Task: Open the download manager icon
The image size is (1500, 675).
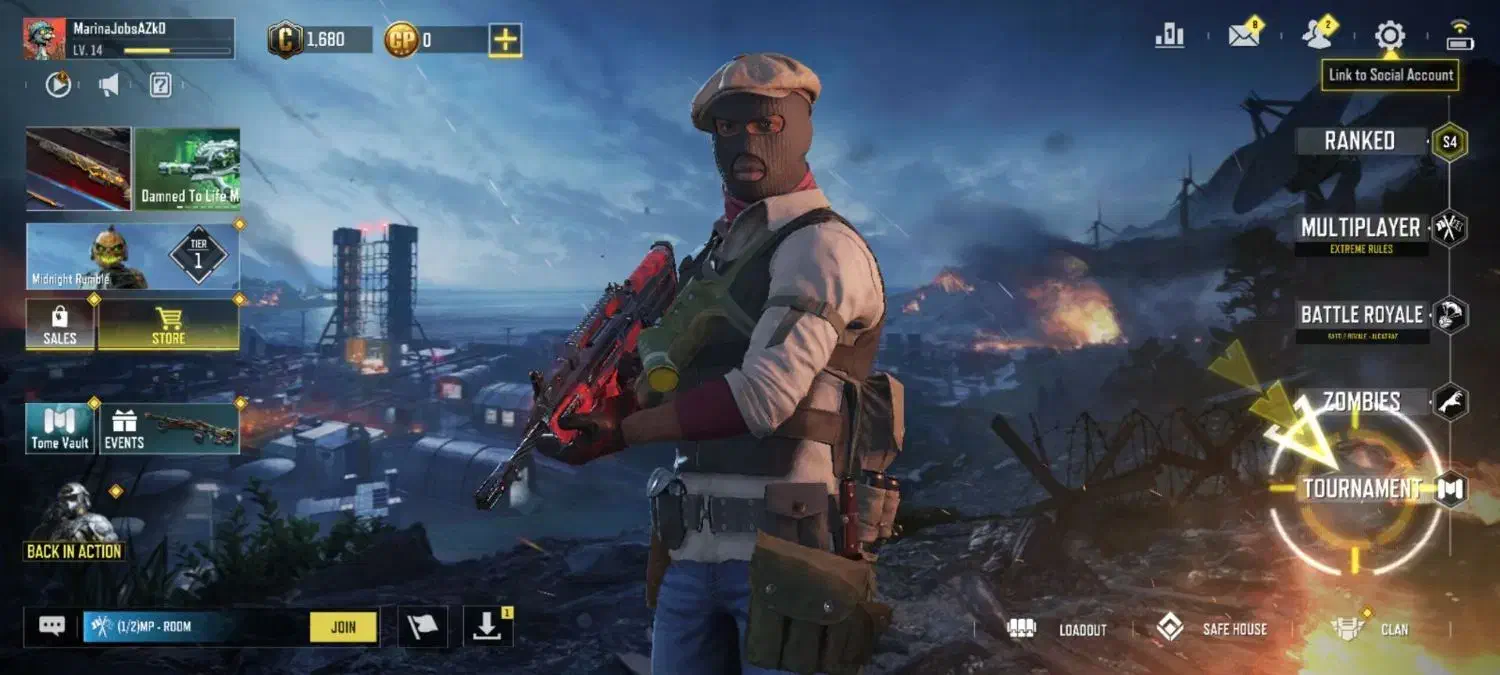Action: (487, 627)
